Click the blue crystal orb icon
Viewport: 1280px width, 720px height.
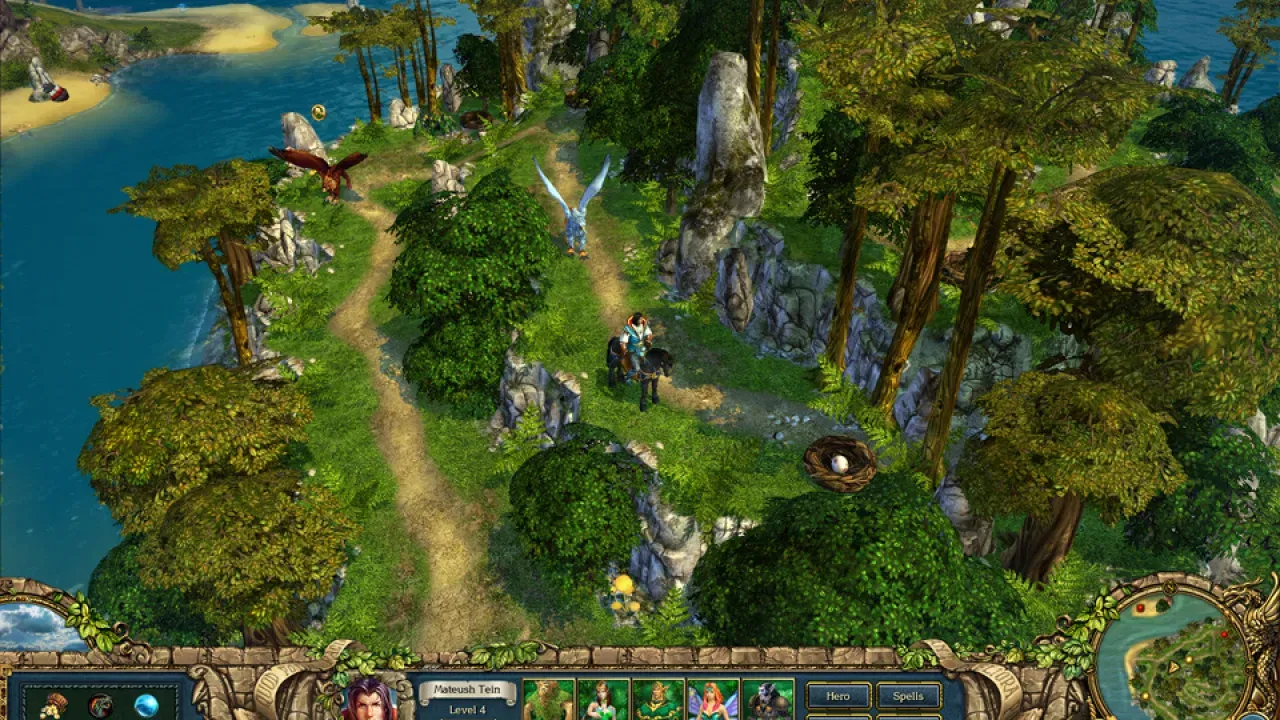click(x=147, y=706)
